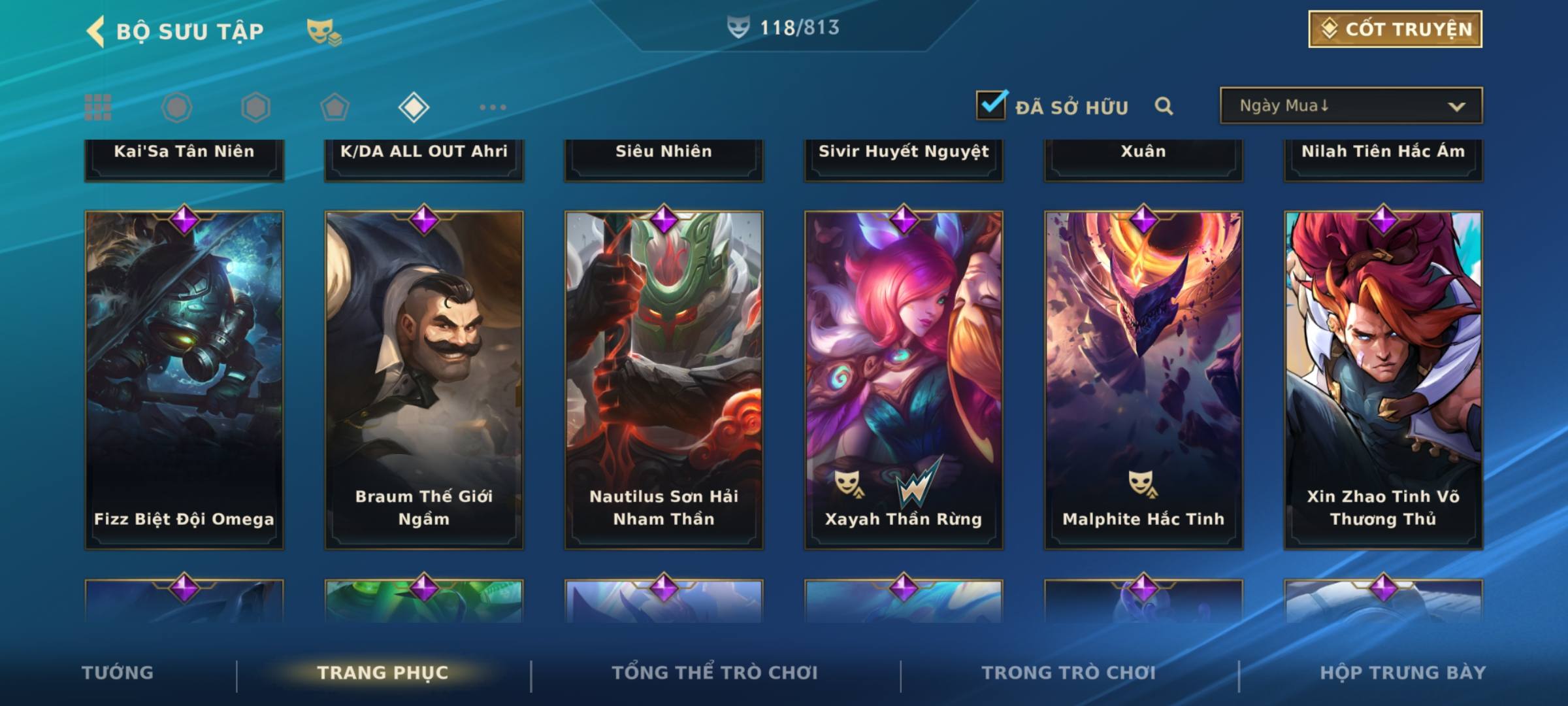Open the Cốt Truyện button
The width and height of the screenshot is (1568, 706).
[x=1395, y=29]
